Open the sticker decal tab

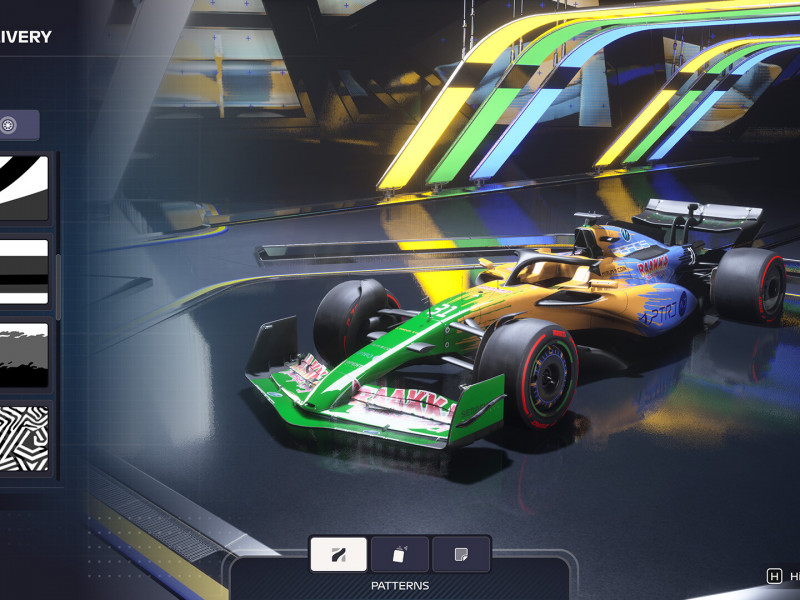pyautogui.click(x=461, y=554)
